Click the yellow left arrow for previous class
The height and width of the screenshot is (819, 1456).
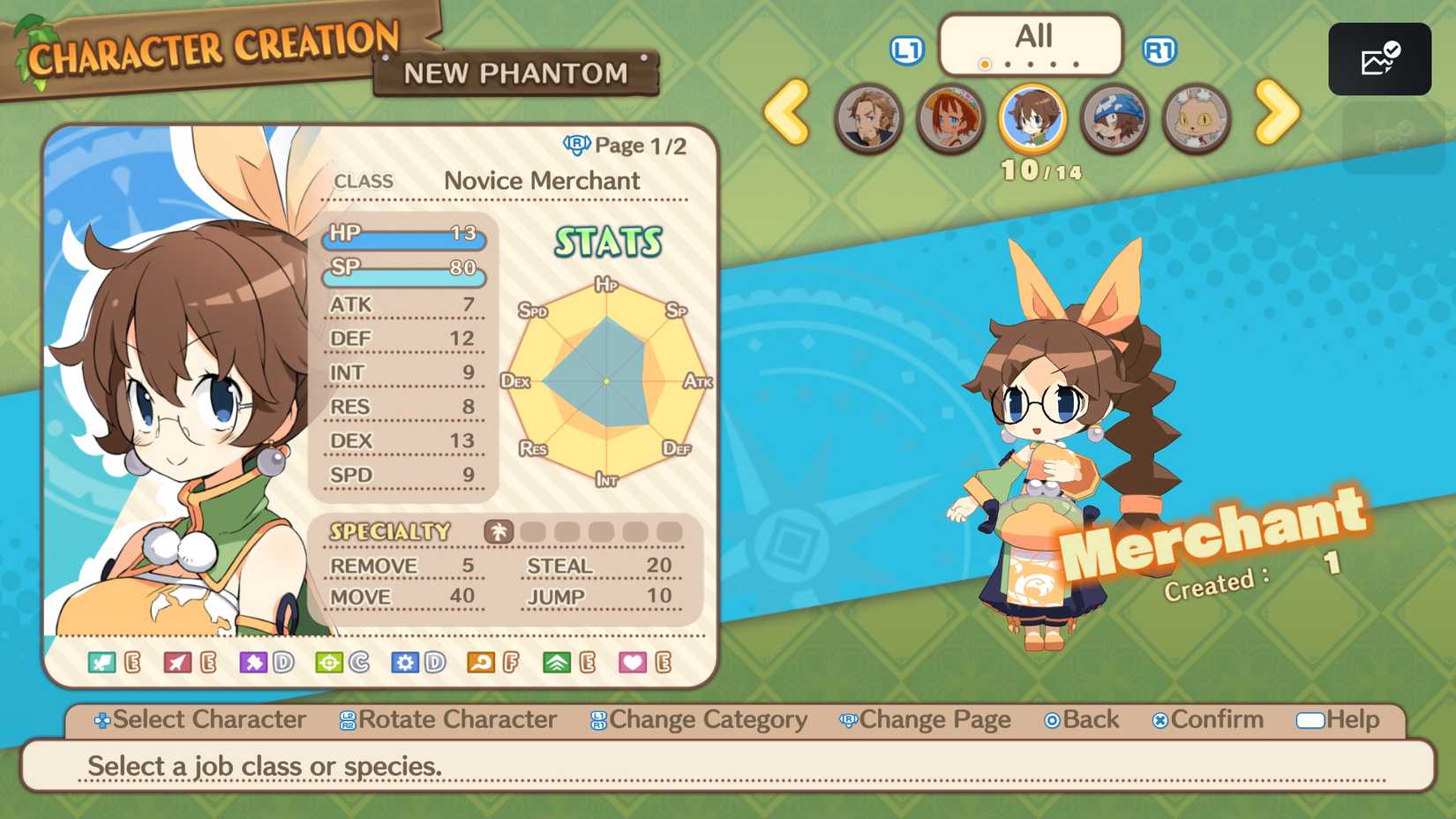tap(786, 116)
